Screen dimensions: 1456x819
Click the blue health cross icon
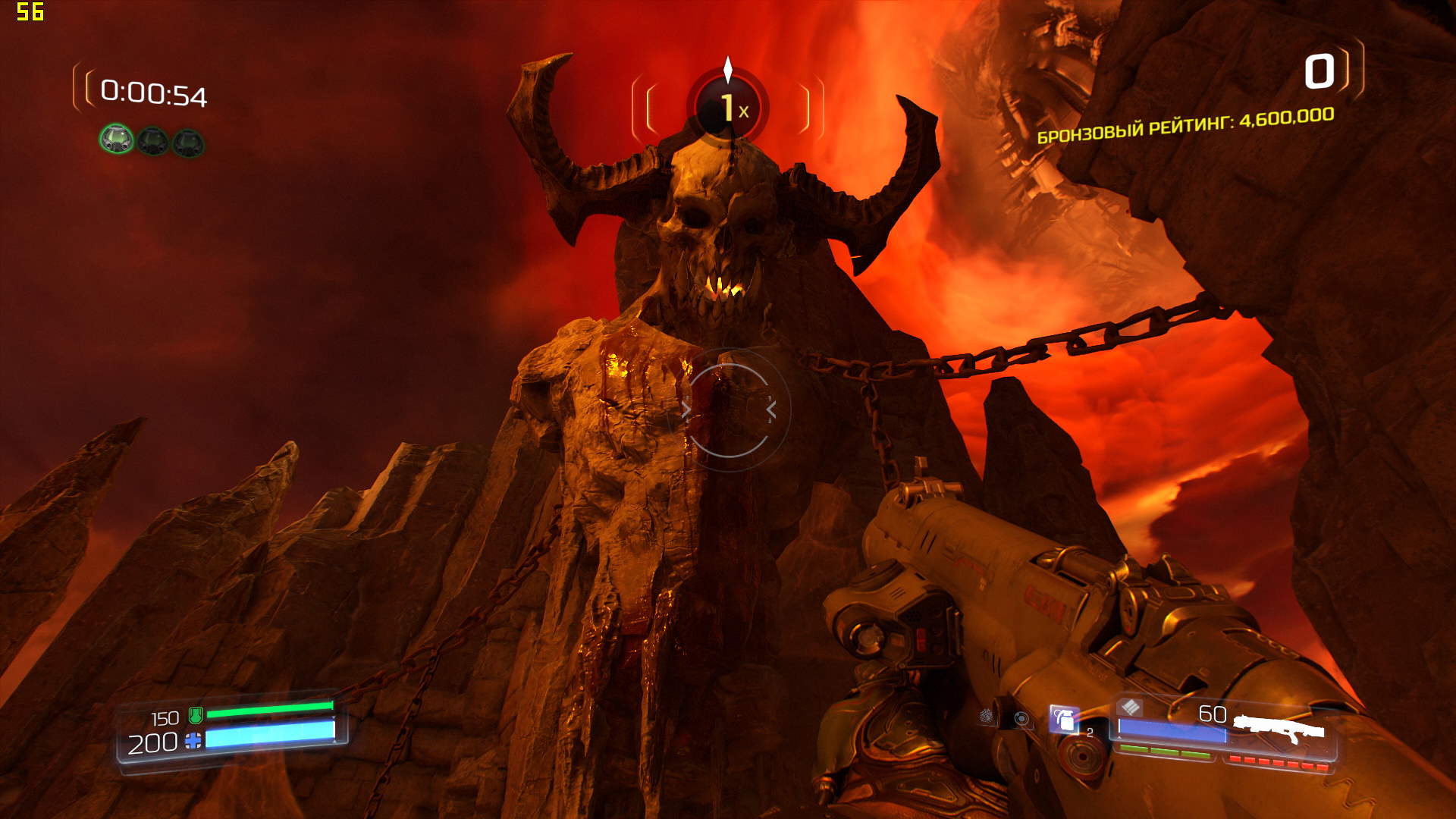pyautogui.click(x=193, y=741)
